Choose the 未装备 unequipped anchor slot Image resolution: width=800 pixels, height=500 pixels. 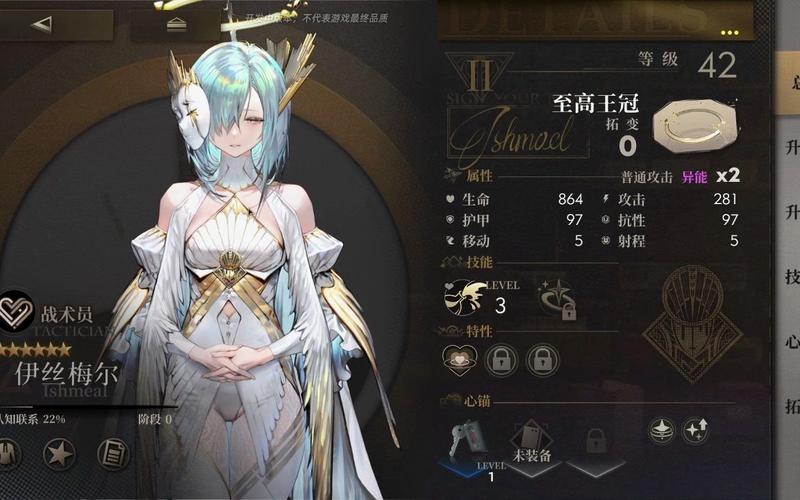tap(531, 440)
